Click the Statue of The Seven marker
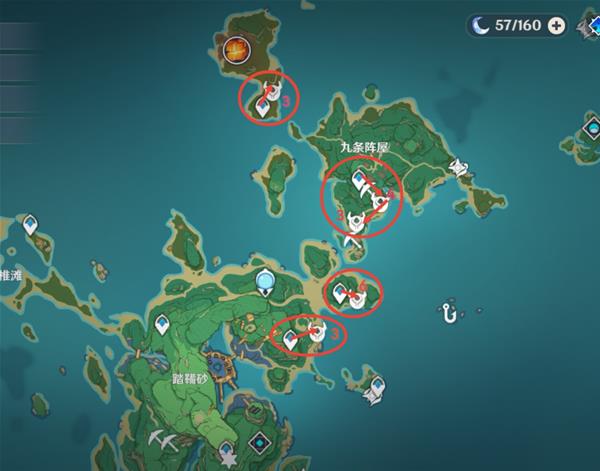This screenshot has width=600, height=471. 265,284
